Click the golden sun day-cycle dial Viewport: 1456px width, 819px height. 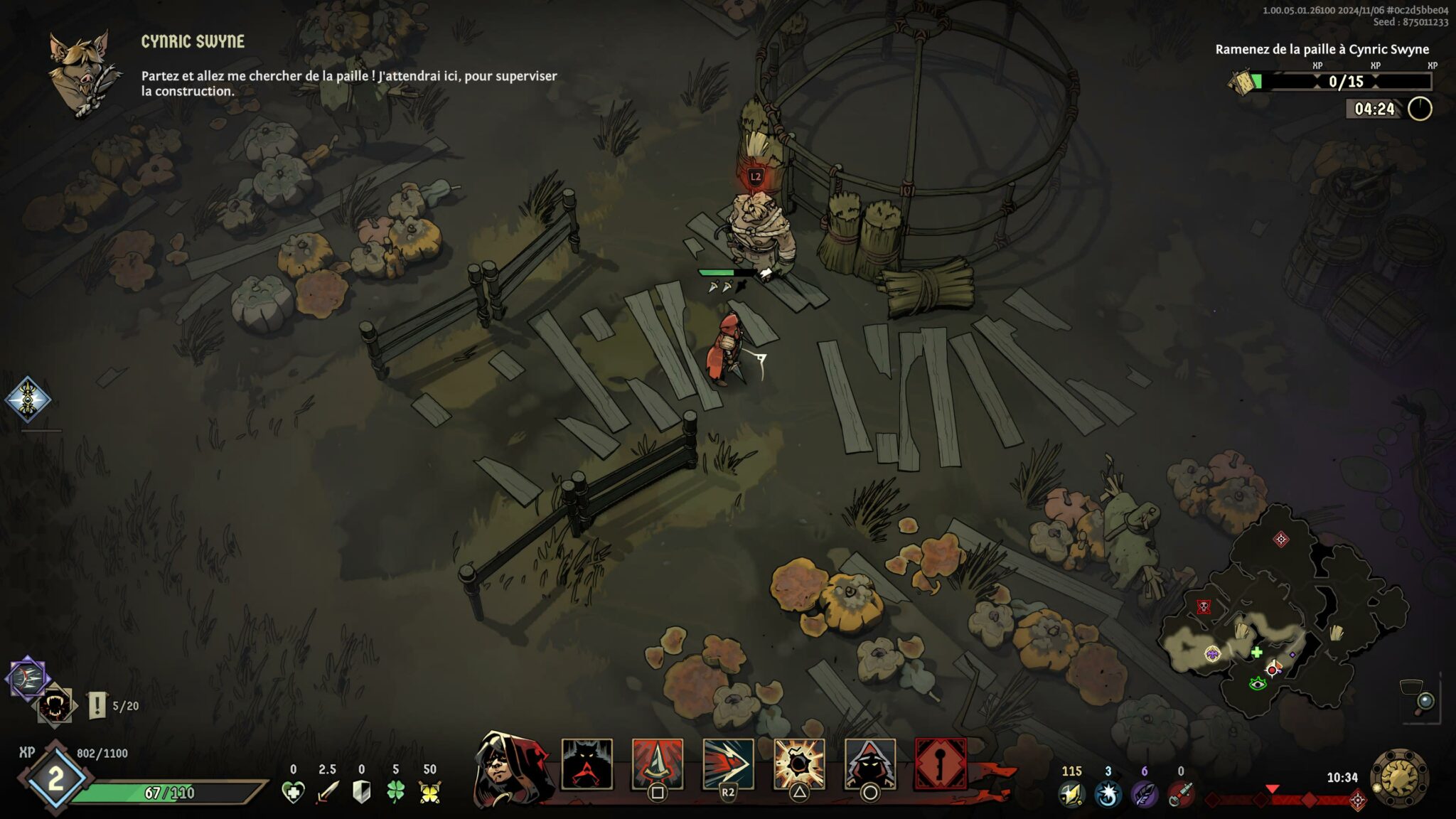point(1399,777)
